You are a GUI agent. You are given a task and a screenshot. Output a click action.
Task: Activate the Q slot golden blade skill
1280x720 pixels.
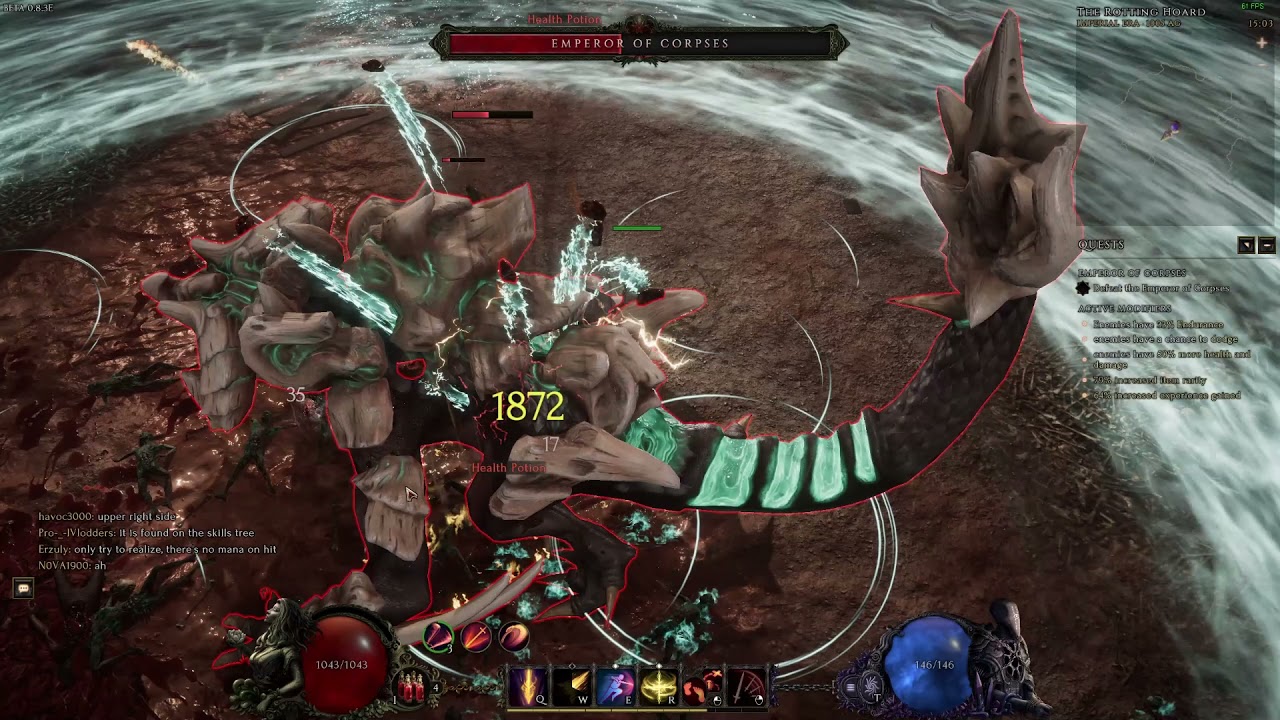[526, 686]
